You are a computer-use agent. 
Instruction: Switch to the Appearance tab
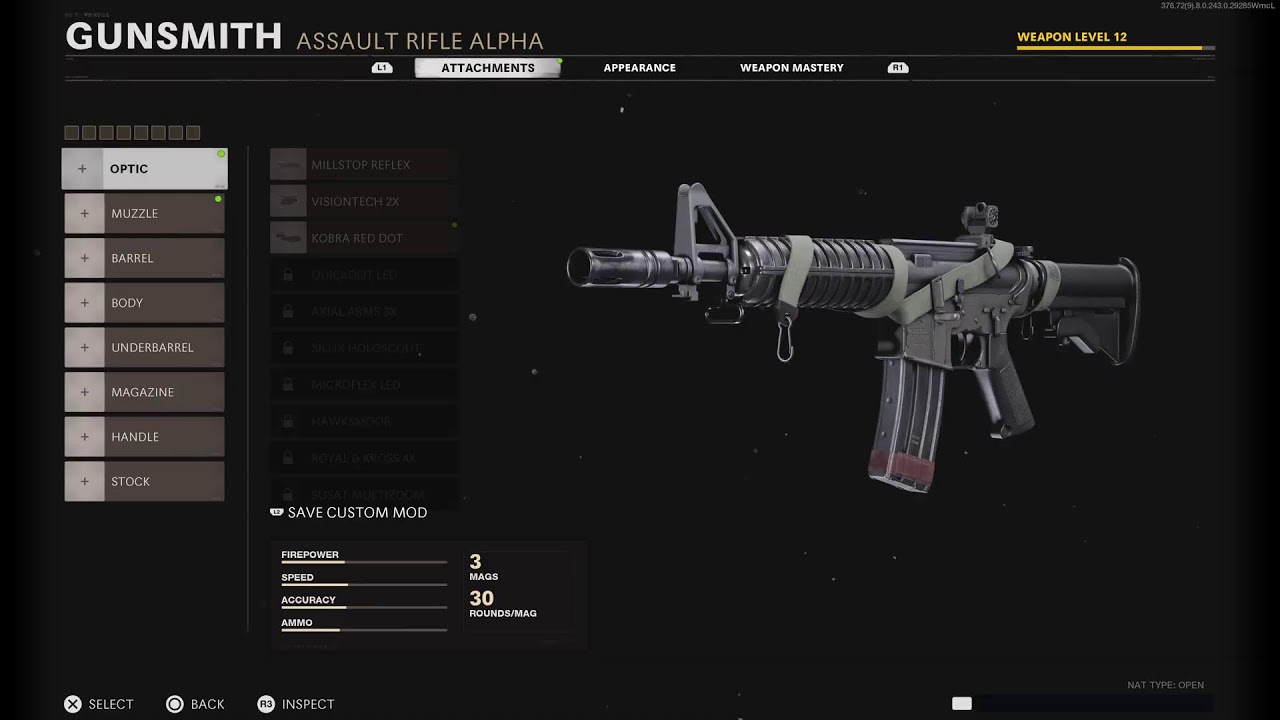click(x=639, y=68)
